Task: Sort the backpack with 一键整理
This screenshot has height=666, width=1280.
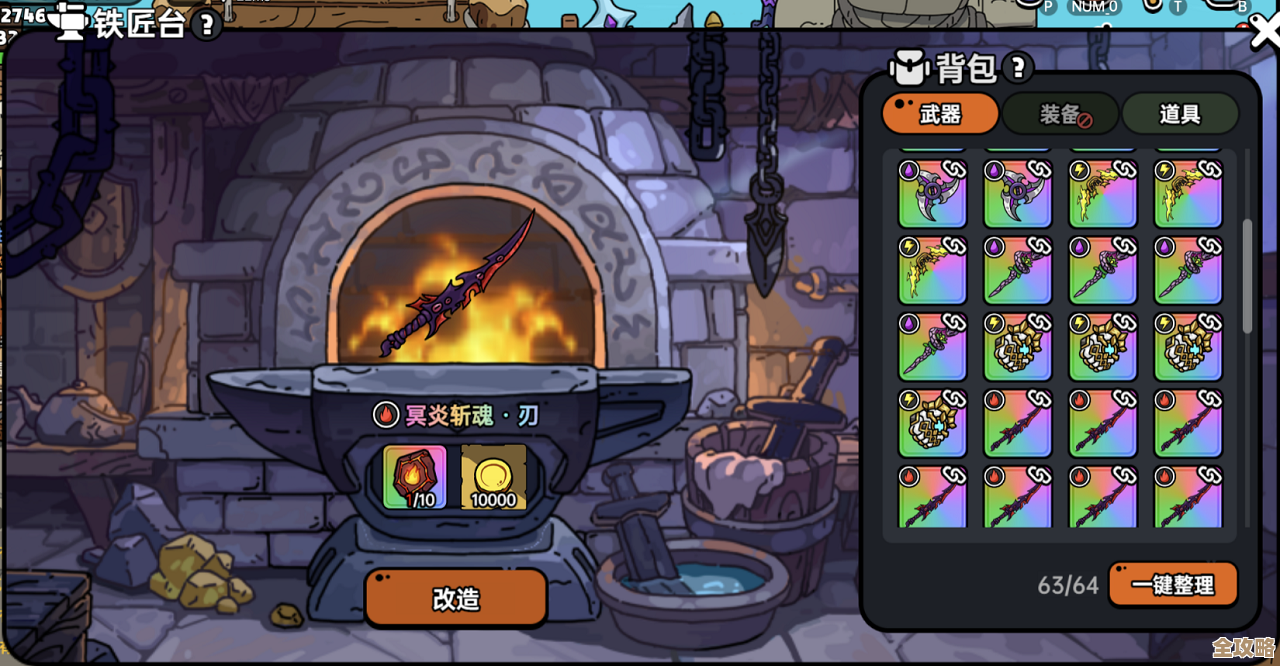Action: pyautogui.click(x=1173, y=585)
